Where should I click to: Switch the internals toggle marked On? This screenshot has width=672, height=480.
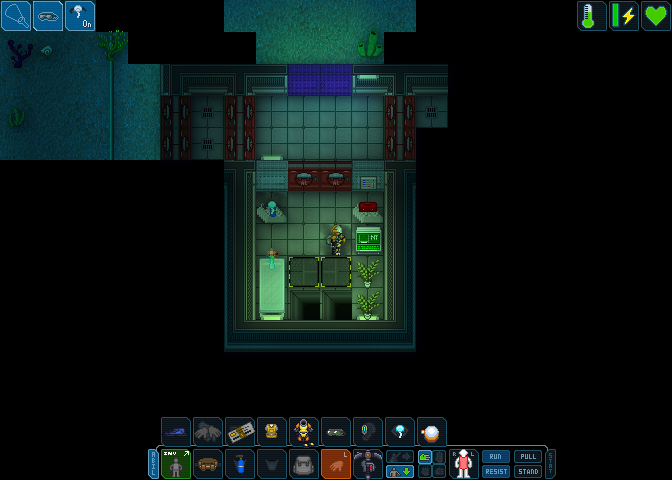pos(80,15)
